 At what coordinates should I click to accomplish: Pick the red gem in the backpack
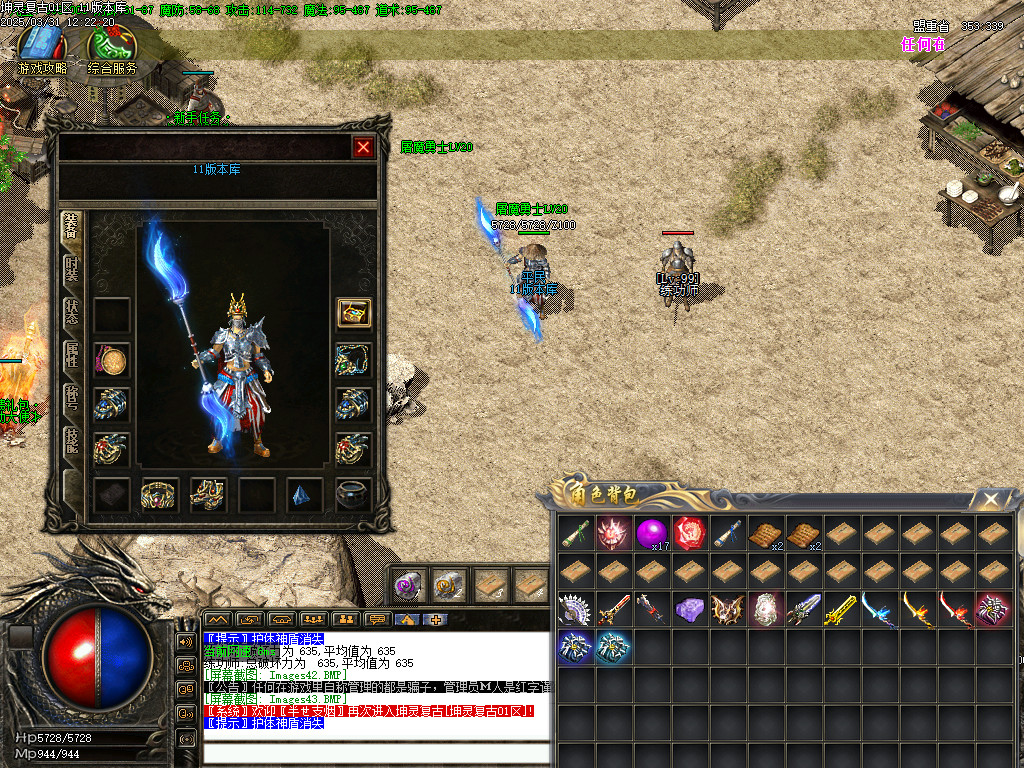pos(689,533)
